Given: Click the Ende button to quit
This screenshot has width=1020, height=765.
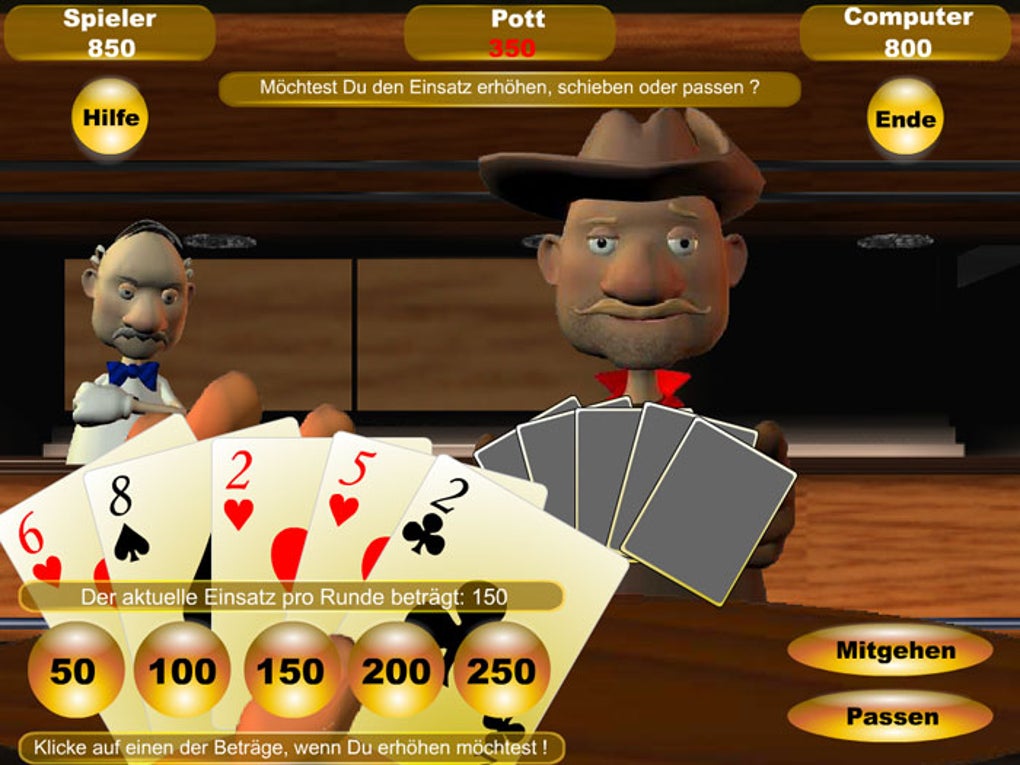Looking at the screenshot, I should tap(906, 119).
